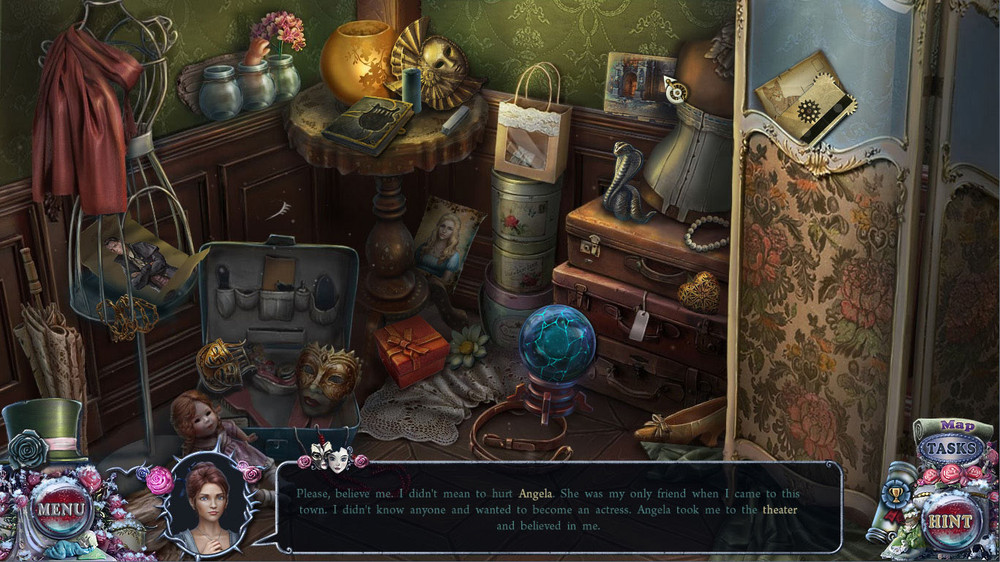View achievements via the trophy badge

pyautogui.click(x=896, y=493)
